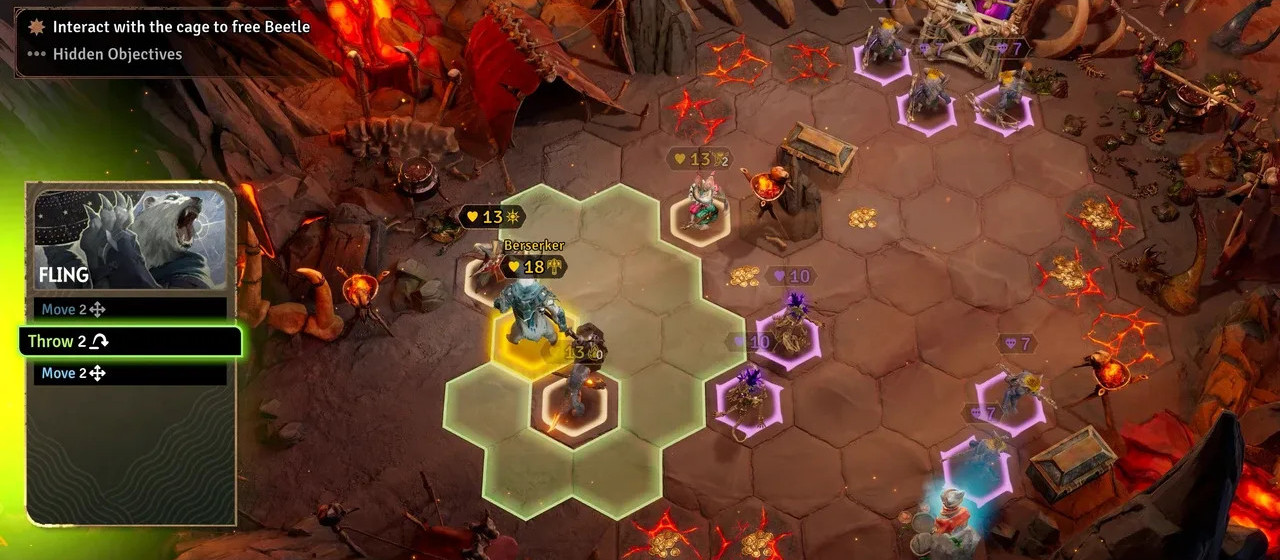
Task: Open the Fling card portrait
Action: coord(130,238)
